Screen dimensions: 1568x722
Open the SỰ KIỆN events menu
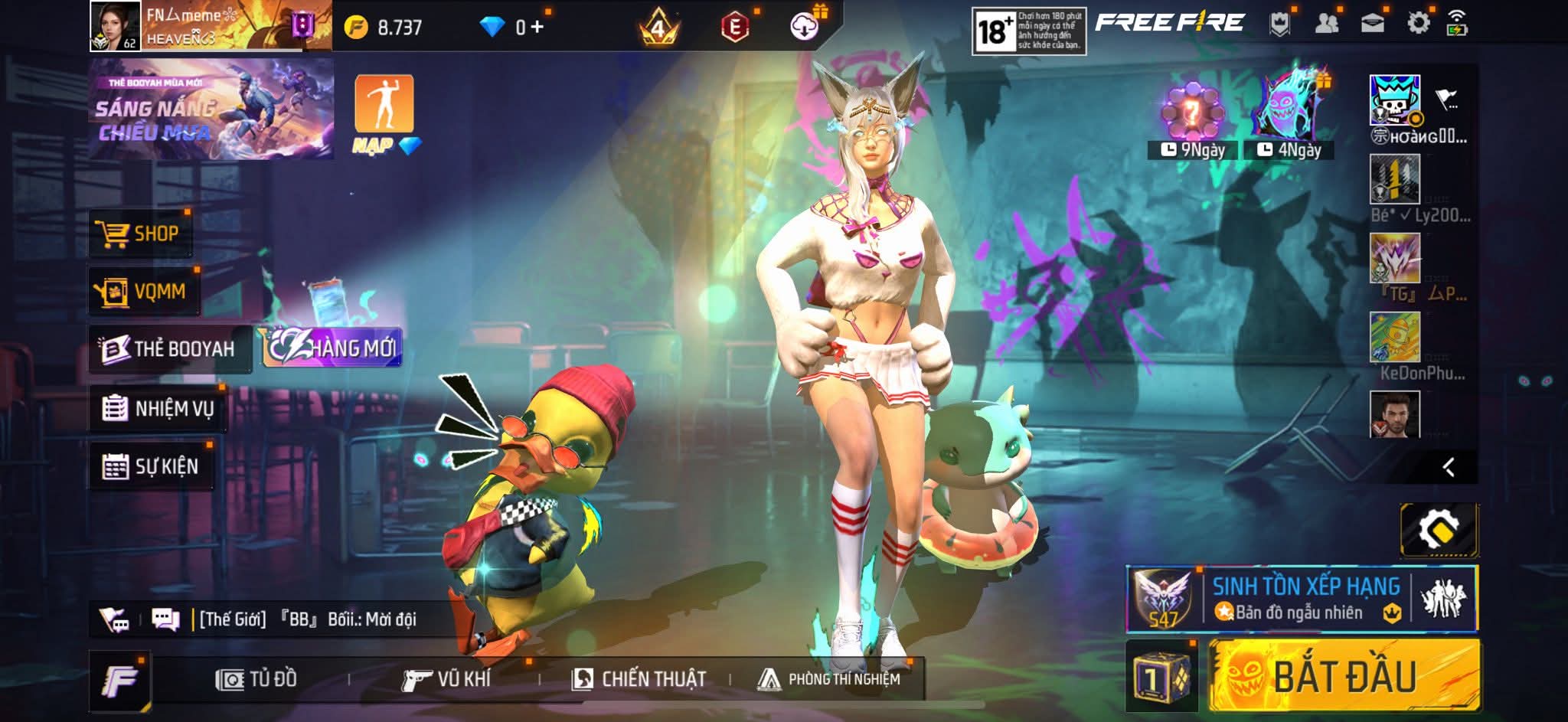point(151,466)
